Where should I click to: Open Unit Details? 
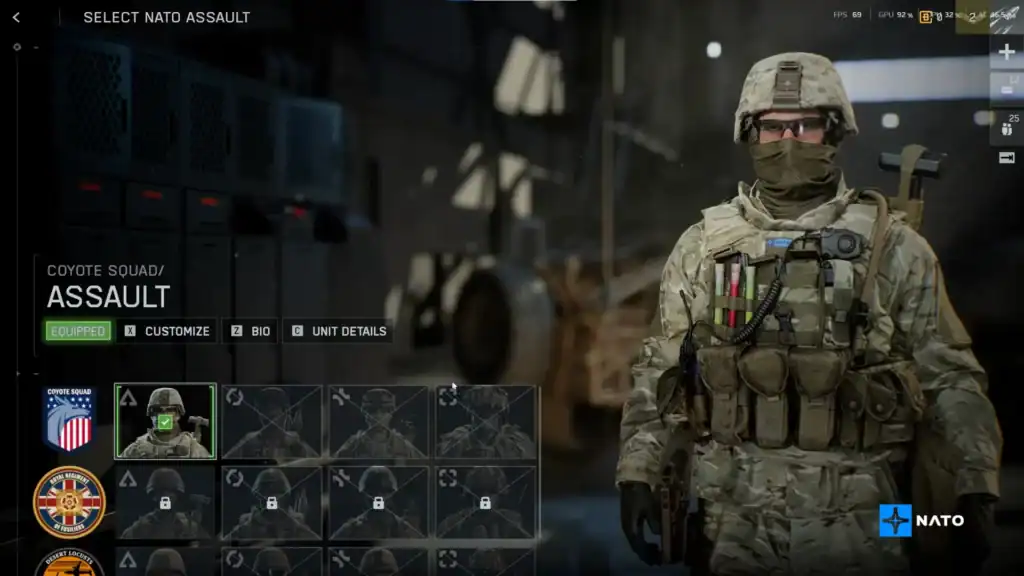point(338,331)
